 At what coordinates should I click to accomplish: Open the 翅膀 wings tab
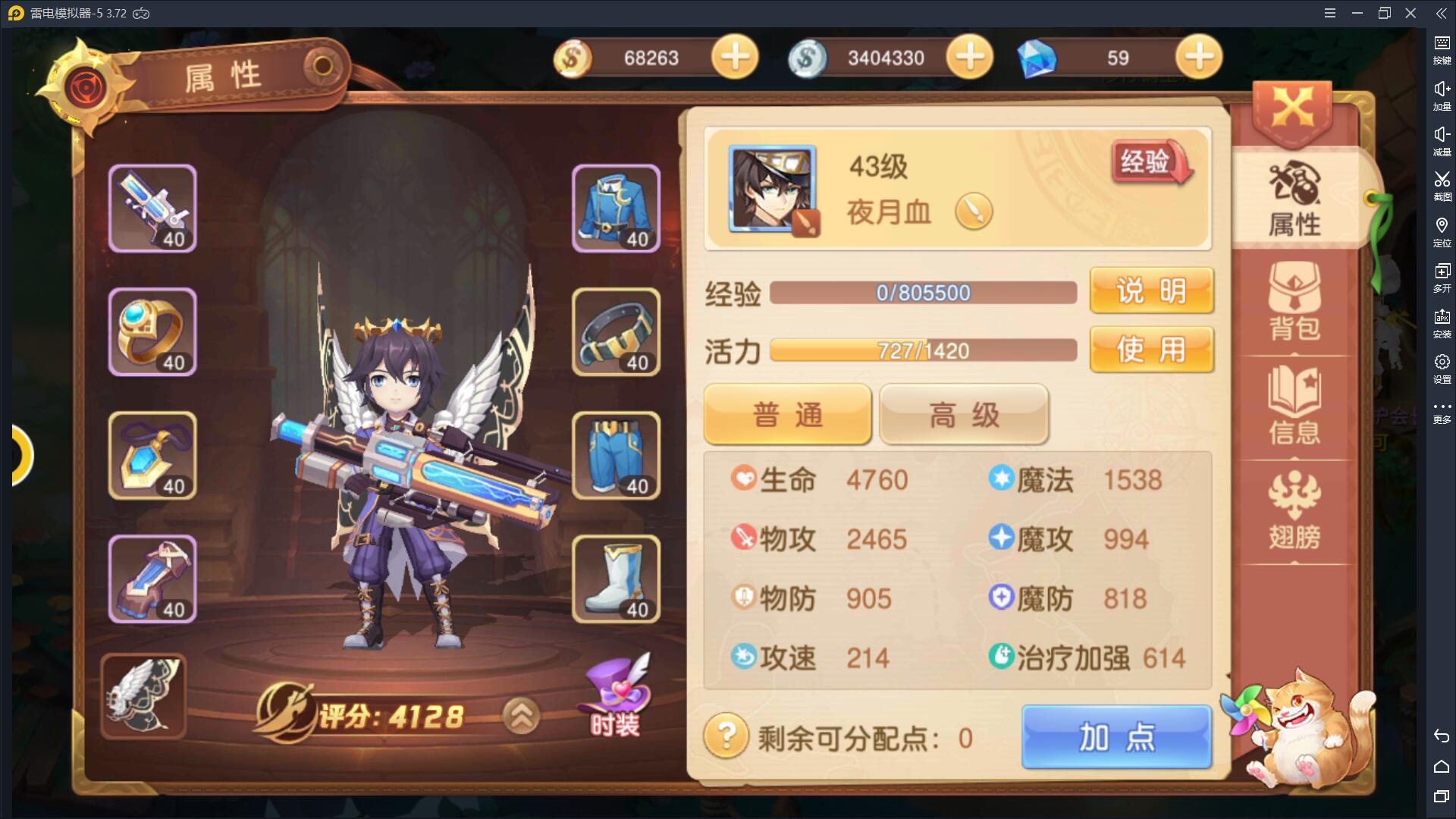point(1294,510)
